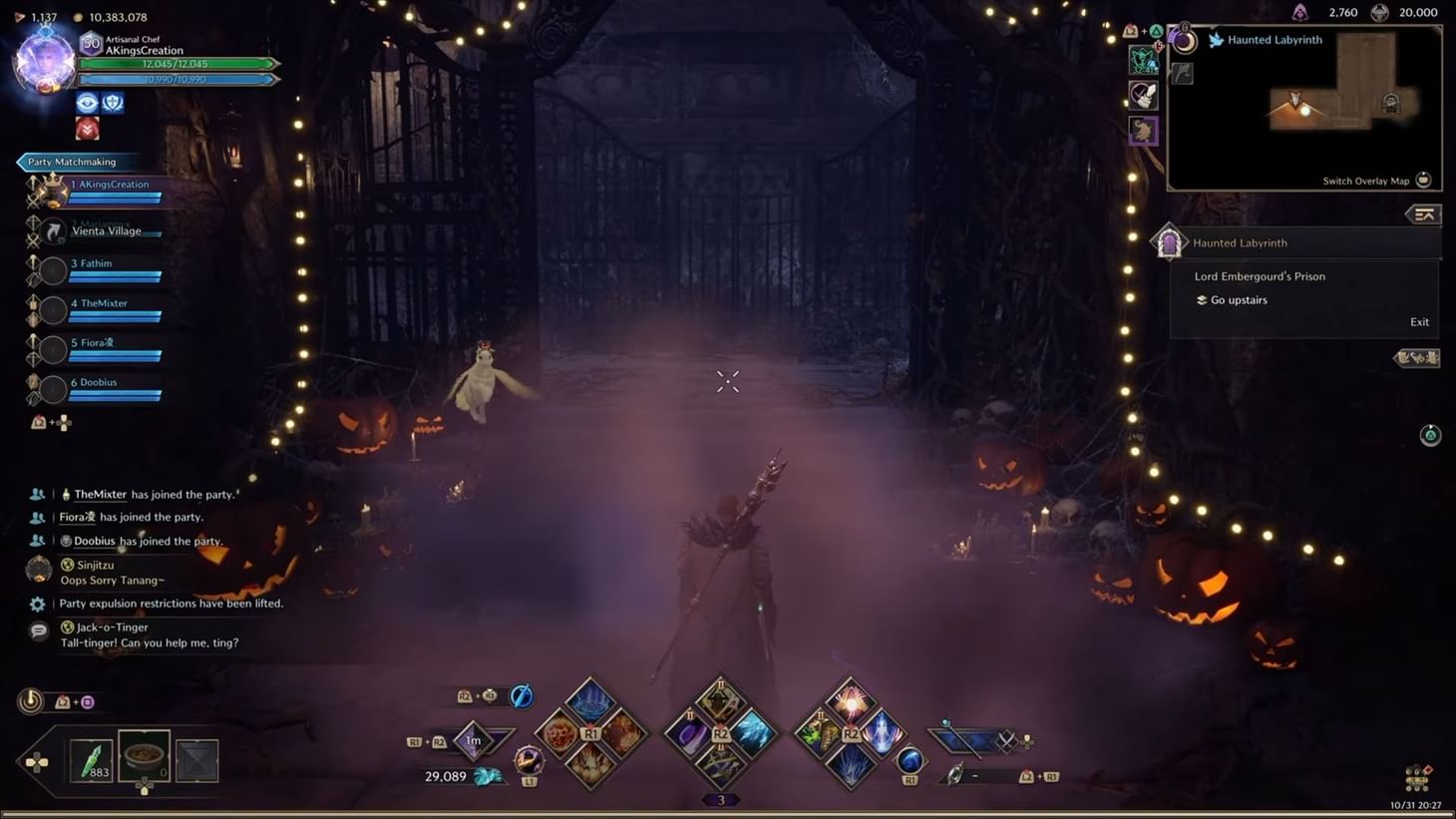Click the eye-shaped buff icon under the health bar

pyautogui.click(x=88, y=102)
